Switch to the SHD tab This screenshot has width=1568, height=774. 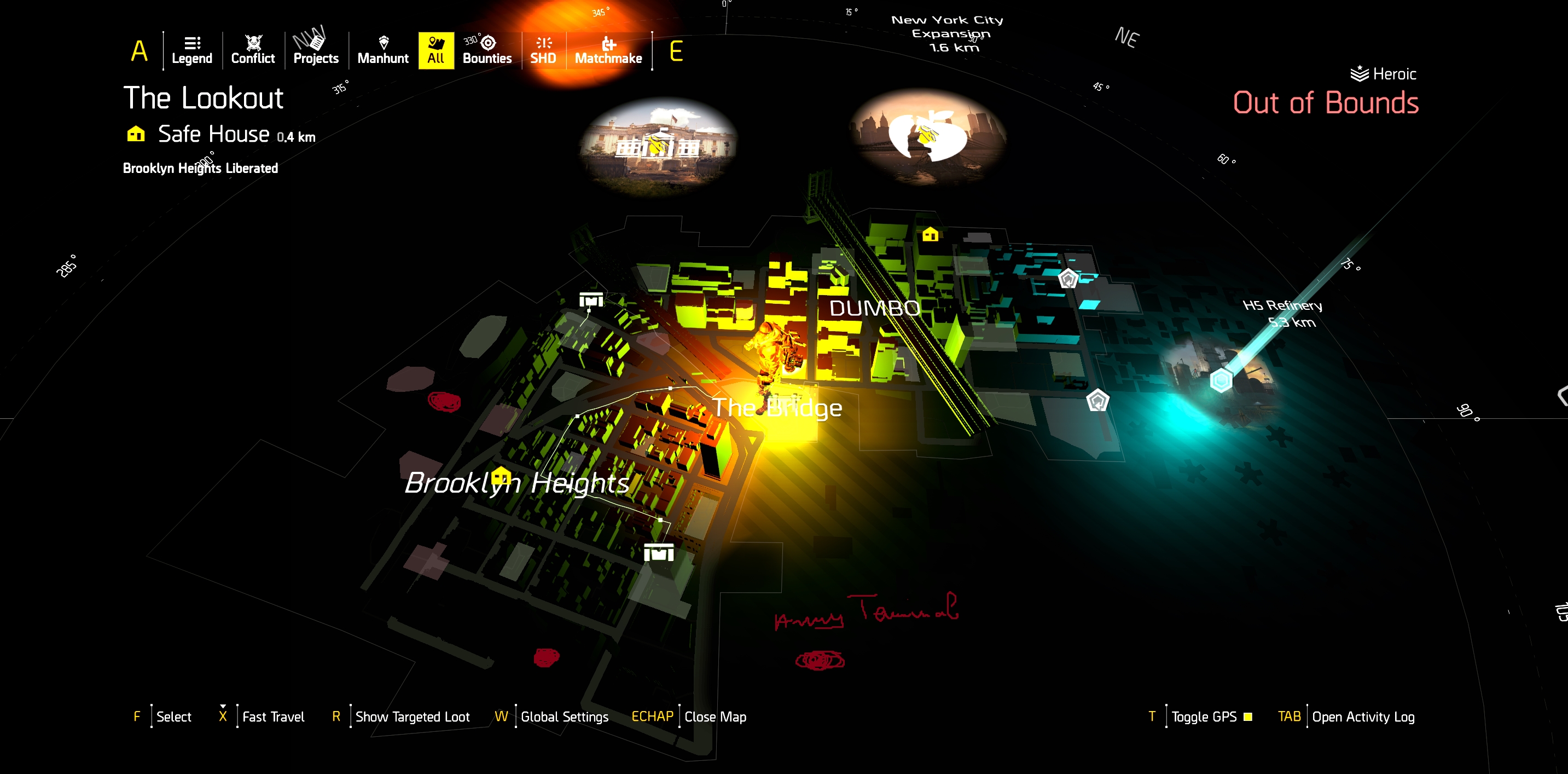tap(543, 50)
